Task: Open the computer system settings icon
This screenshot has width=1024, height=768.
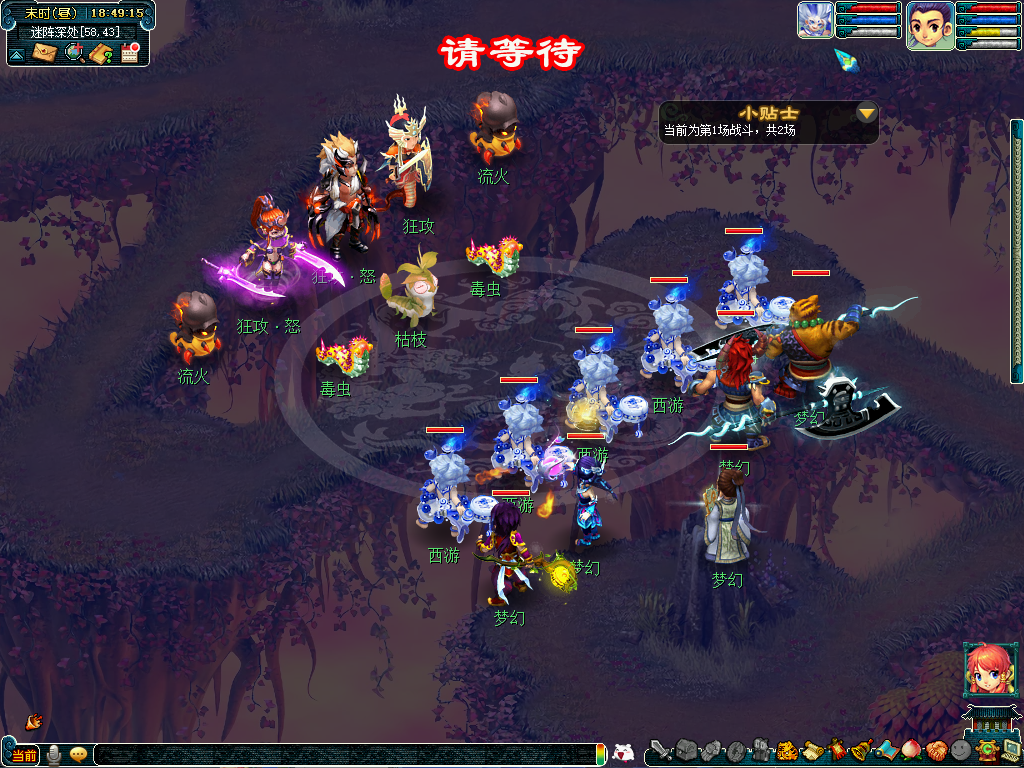Action: coord(1010,749)
